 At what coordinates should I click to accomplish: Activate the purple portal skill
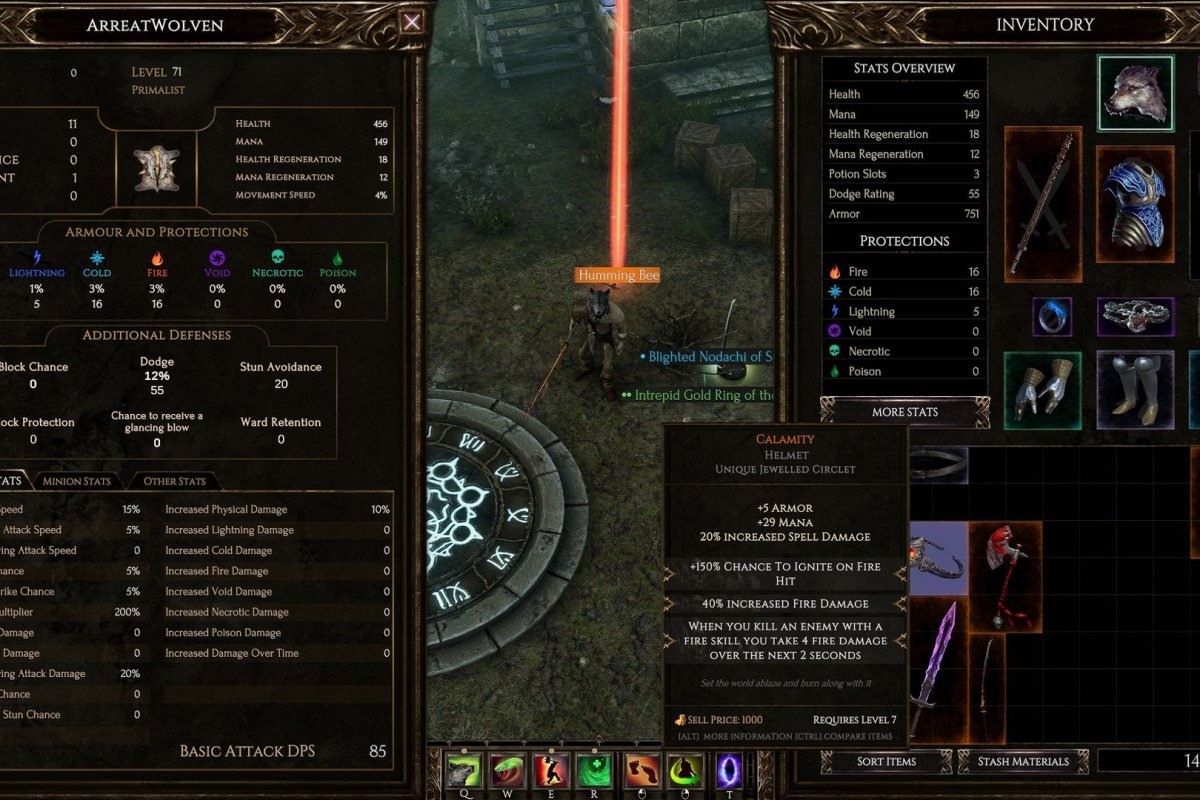(x=729, y=771)
